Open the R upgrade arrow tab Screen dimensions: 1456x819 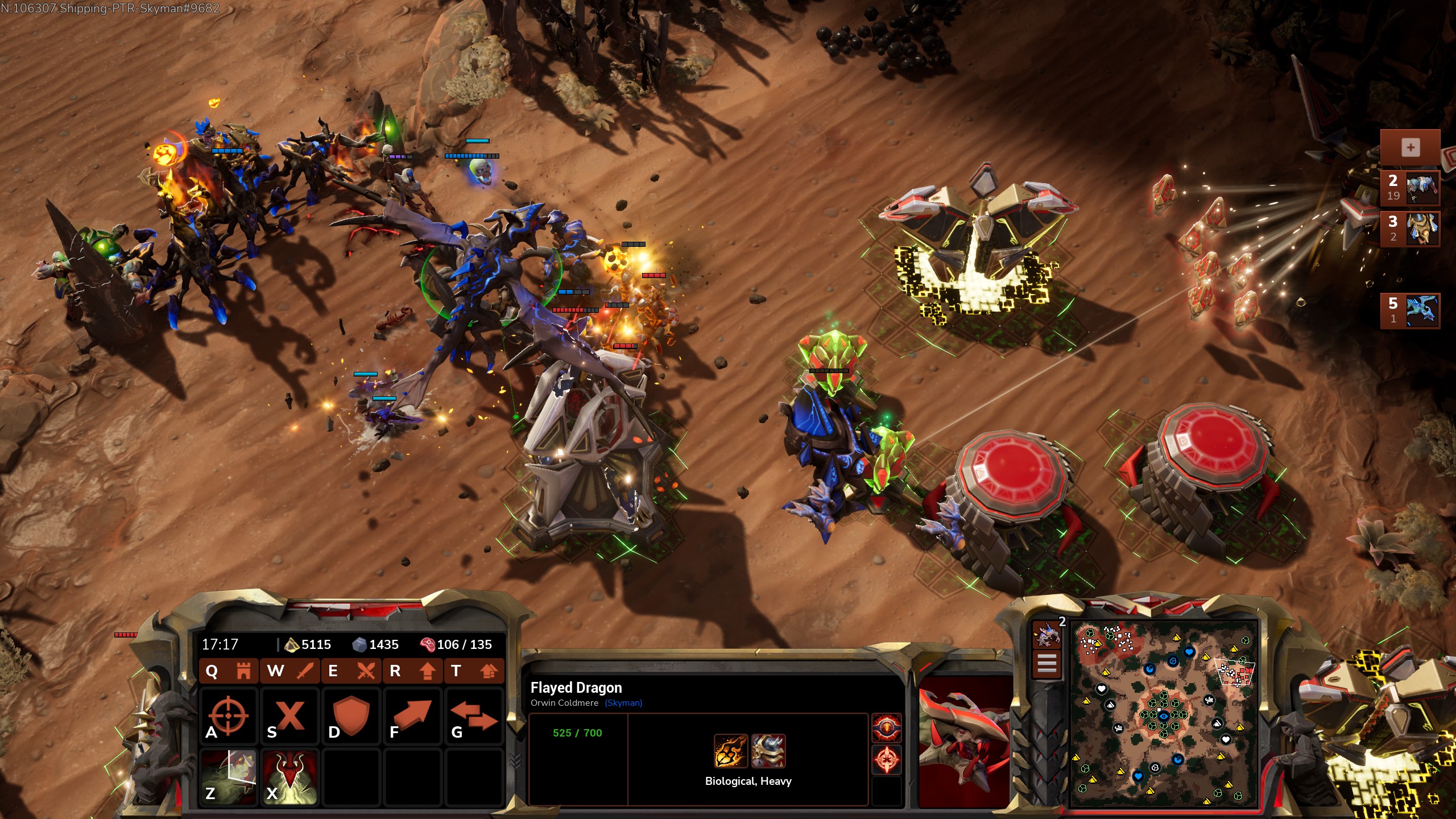tap(413, 671)
